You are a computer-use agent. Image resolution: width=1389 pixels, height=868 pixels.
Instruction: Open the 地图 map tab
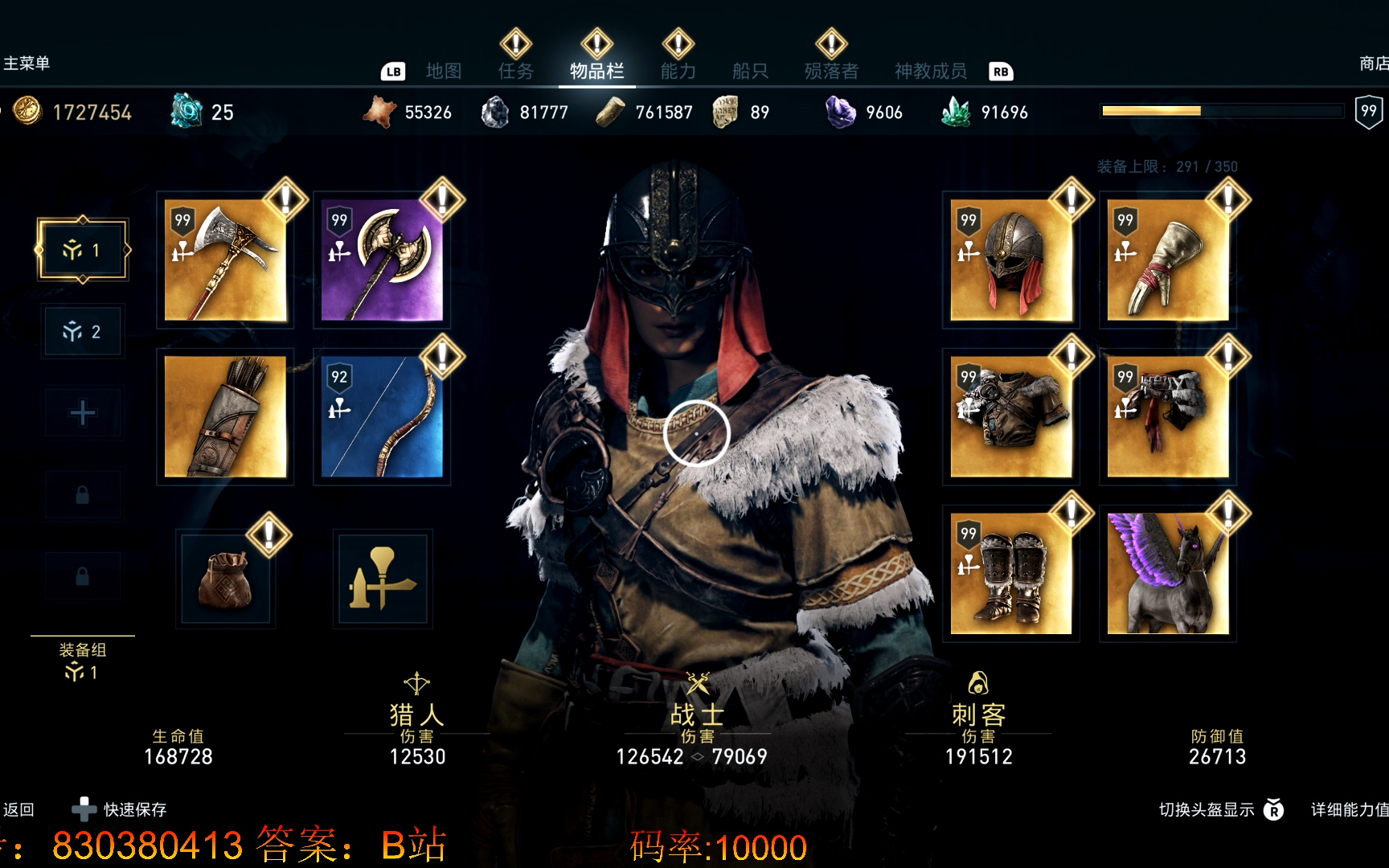point(443,72)
